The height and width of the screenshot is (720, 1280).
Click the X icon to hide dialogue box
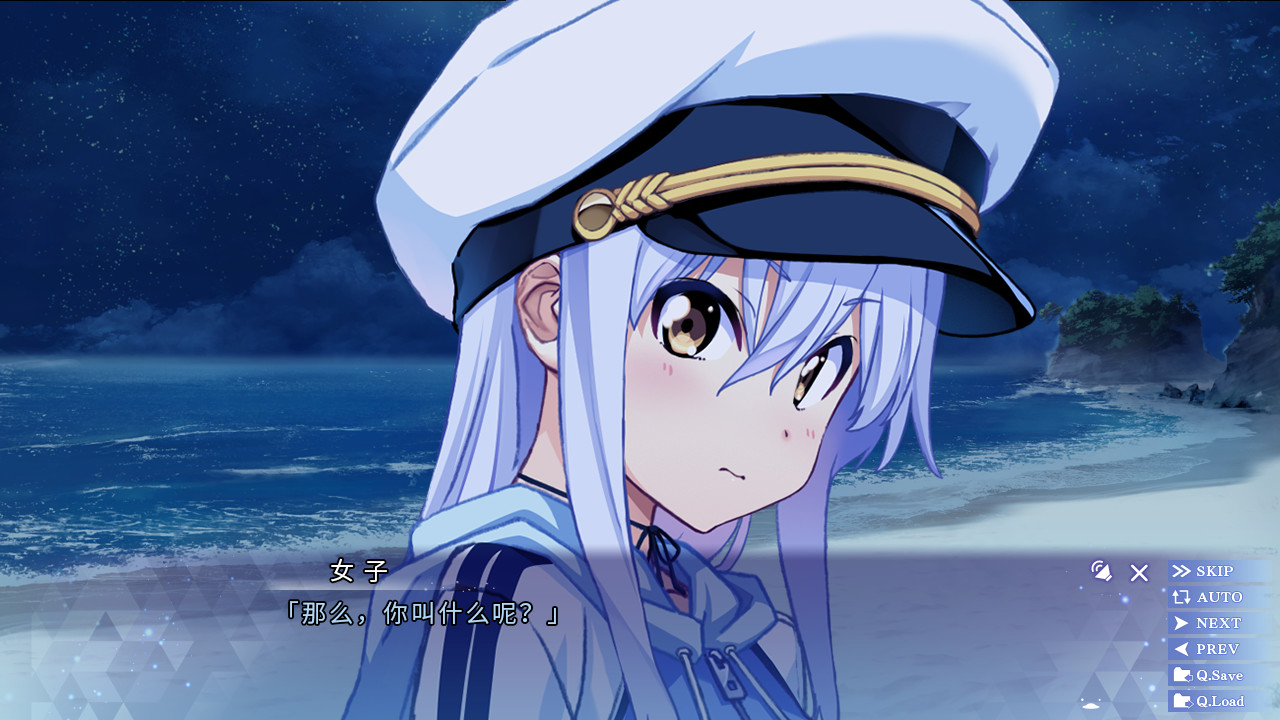click(x=1138, y=573)
